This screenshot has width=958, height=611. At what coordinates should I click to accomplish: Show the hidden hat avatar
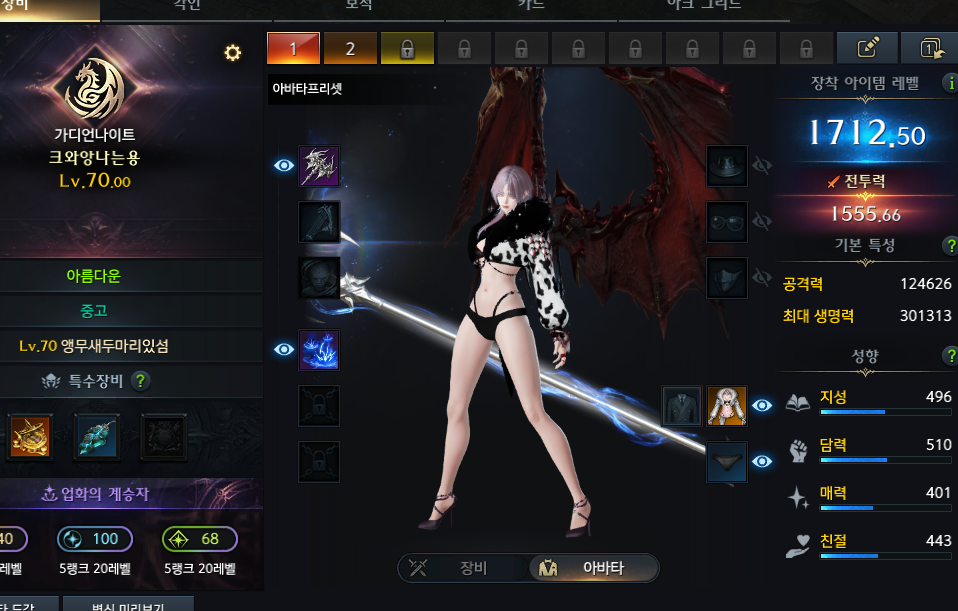point(763,165)
